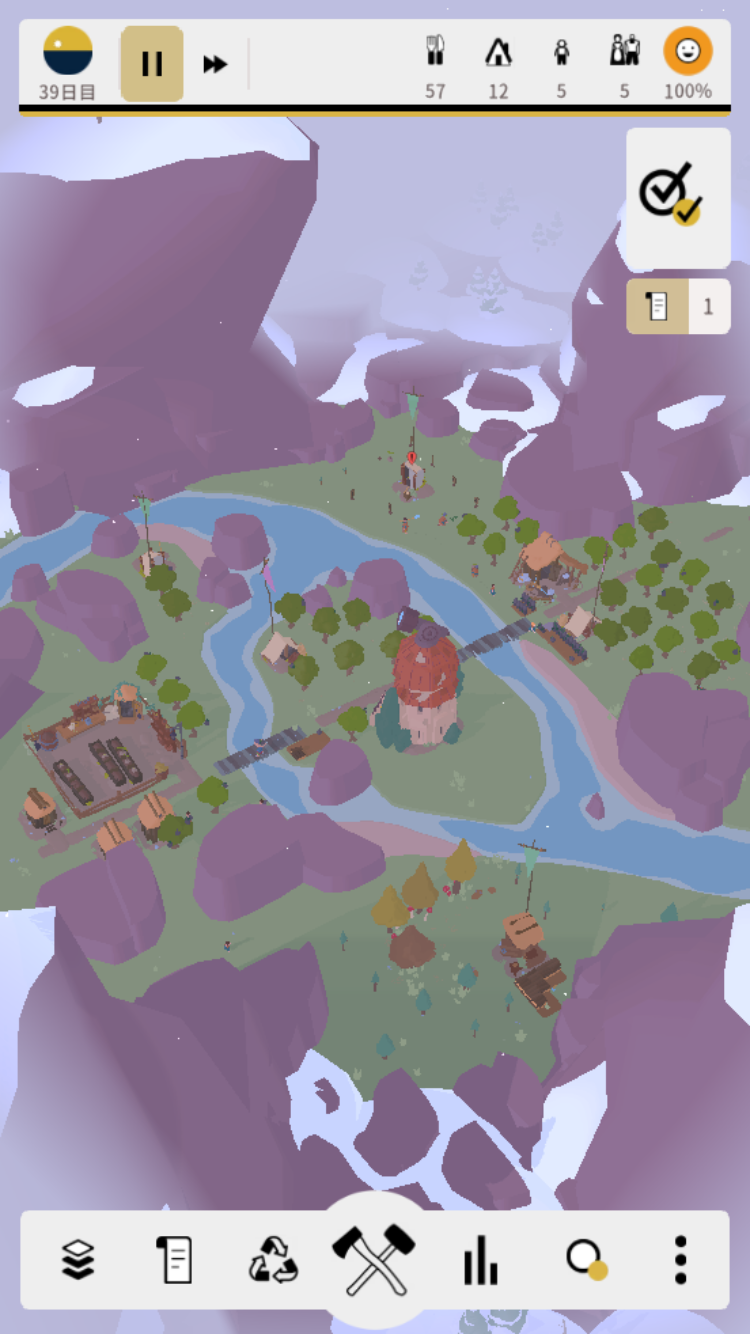Open the circle with gold dot menu
This screenshot has width=750, height=1334.
(585, 1259)
